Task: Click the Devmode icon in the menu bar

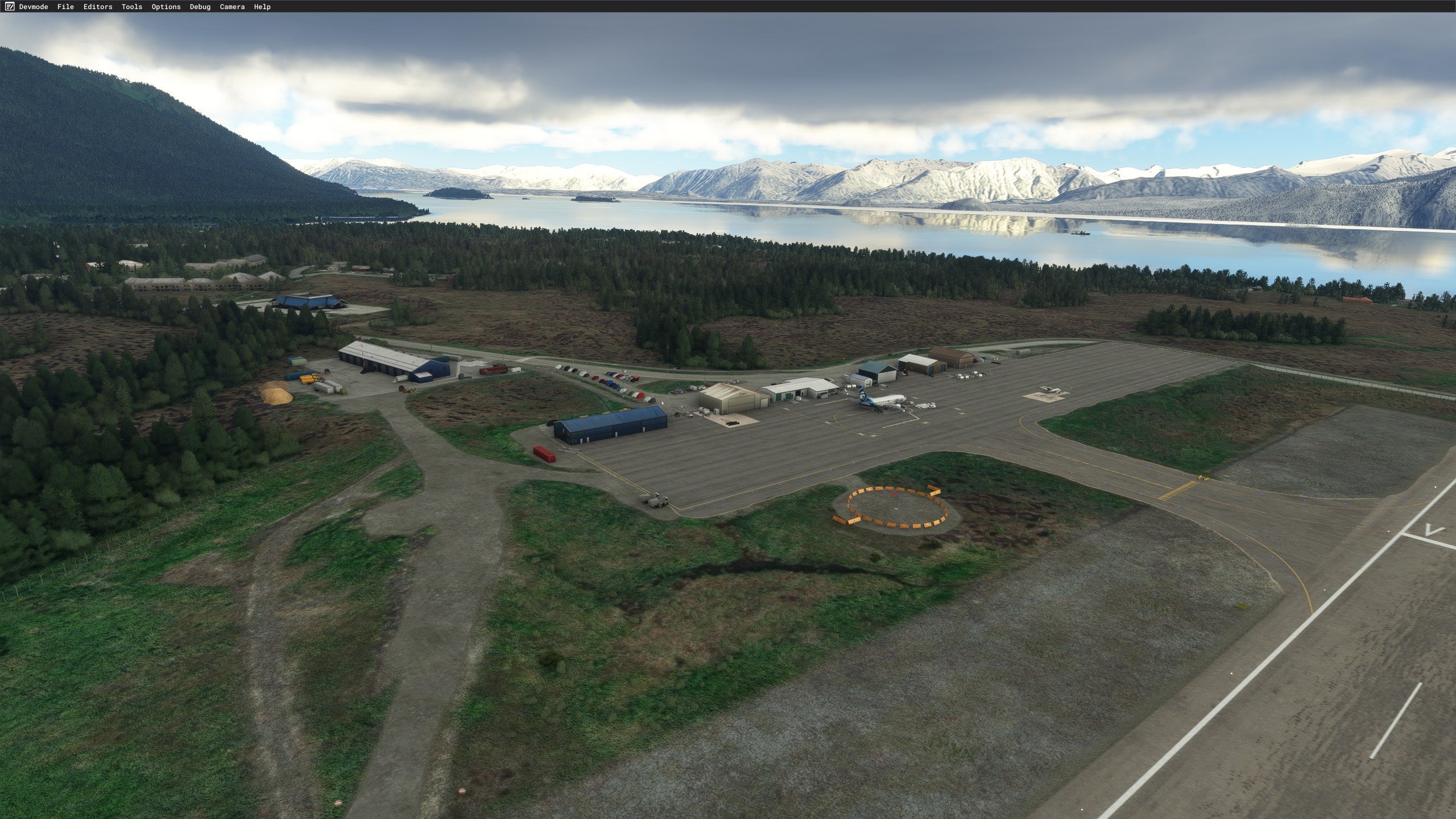Action: [x=9, y=7]
